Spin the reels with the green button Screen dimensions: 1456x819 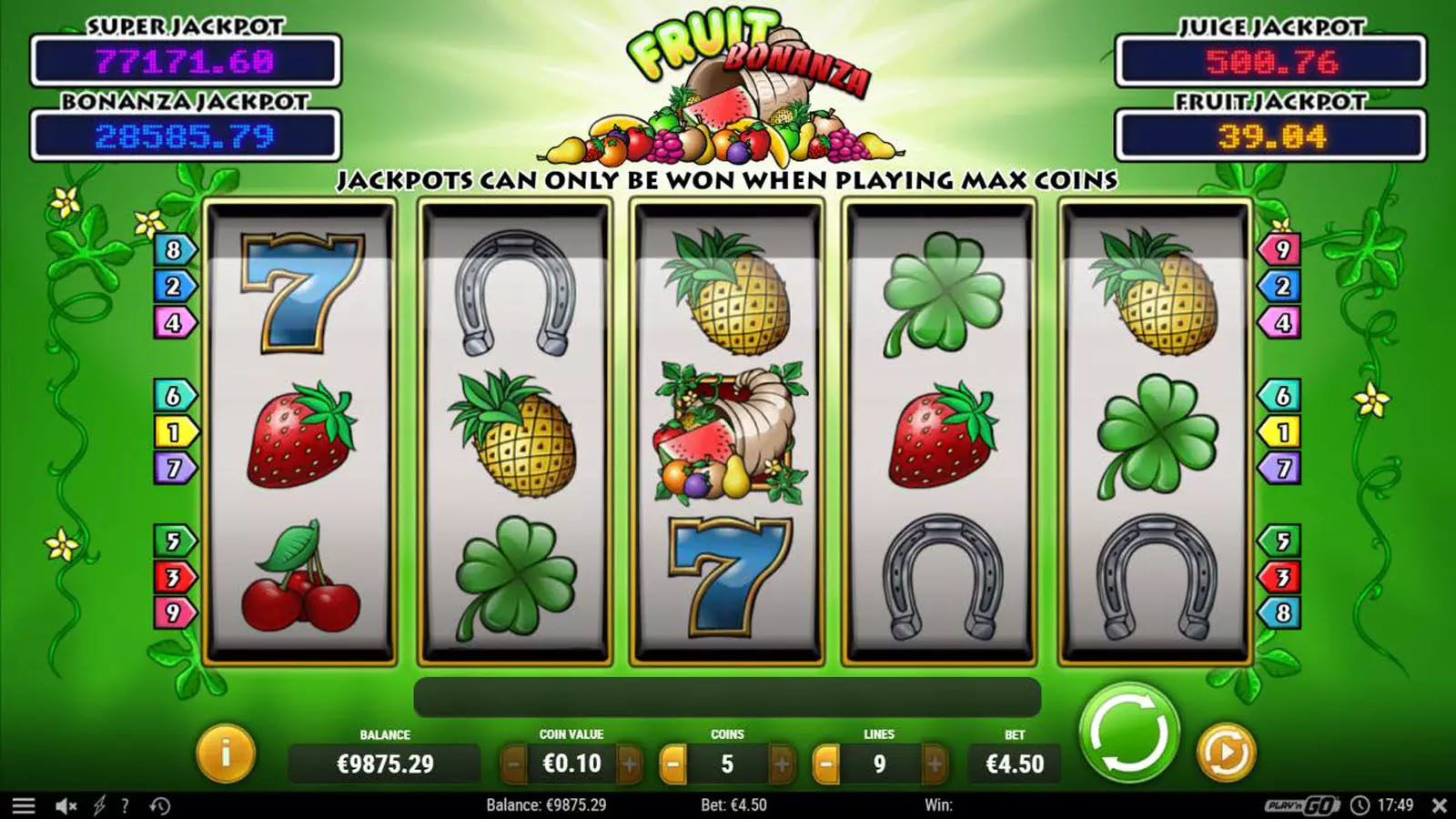coord(1128,733)
